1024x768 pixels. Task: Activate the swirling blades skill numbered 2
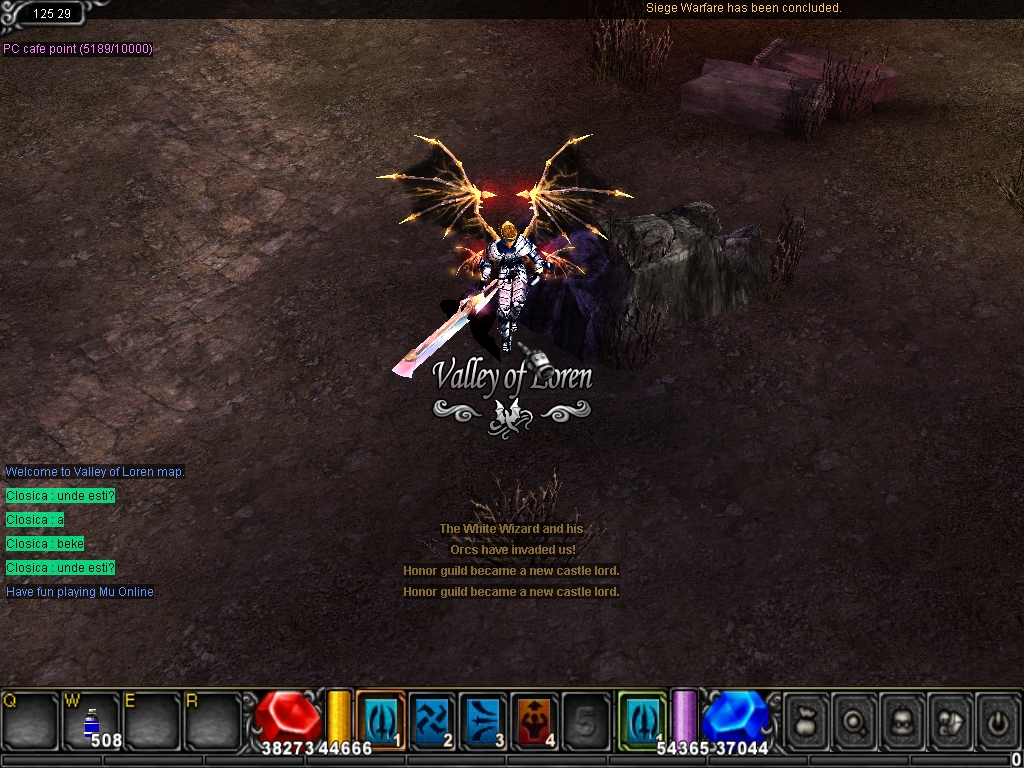click(x=433, y=719)
